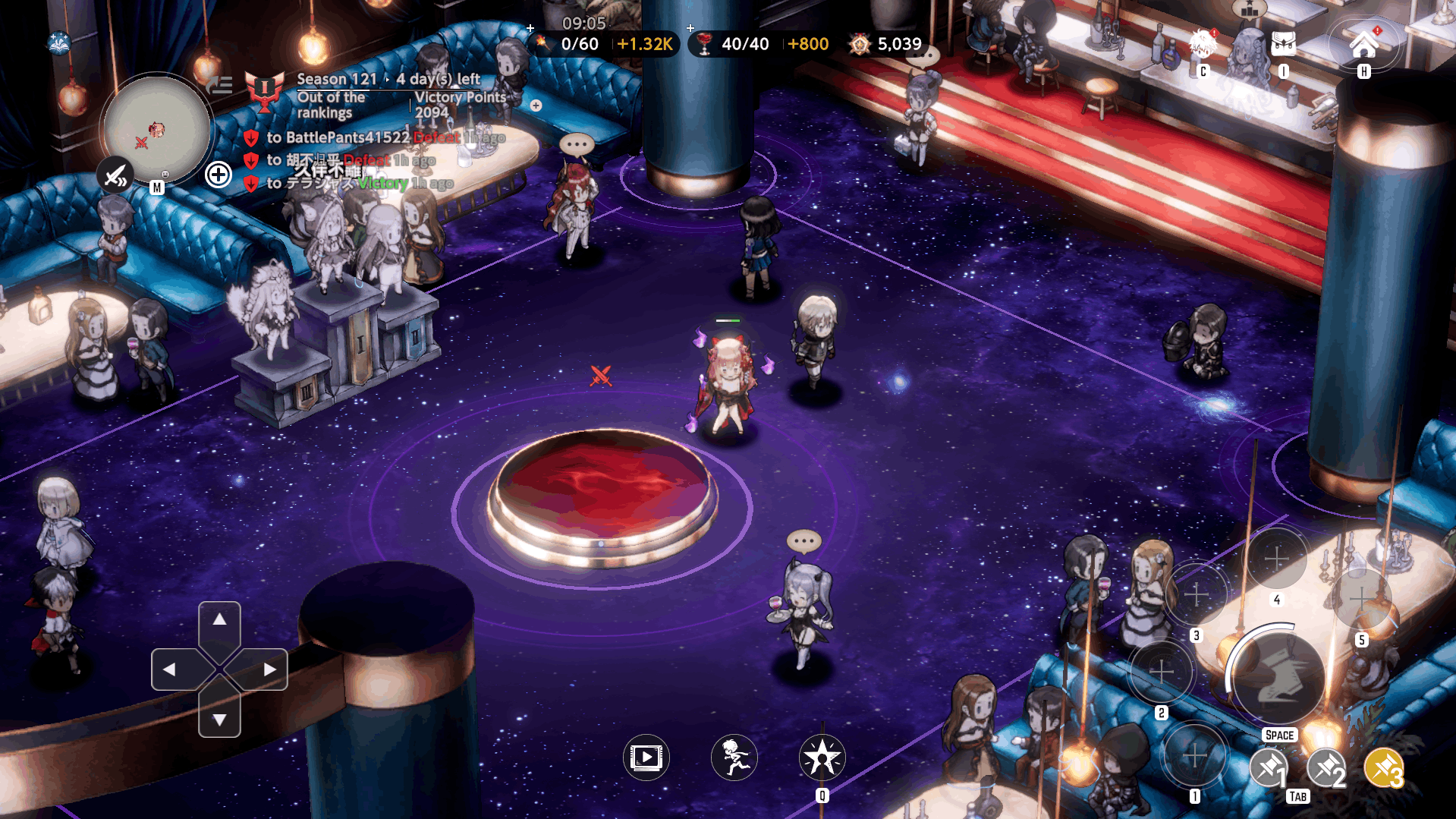Move right with the D-pad arrow

[x=270, y=669]
